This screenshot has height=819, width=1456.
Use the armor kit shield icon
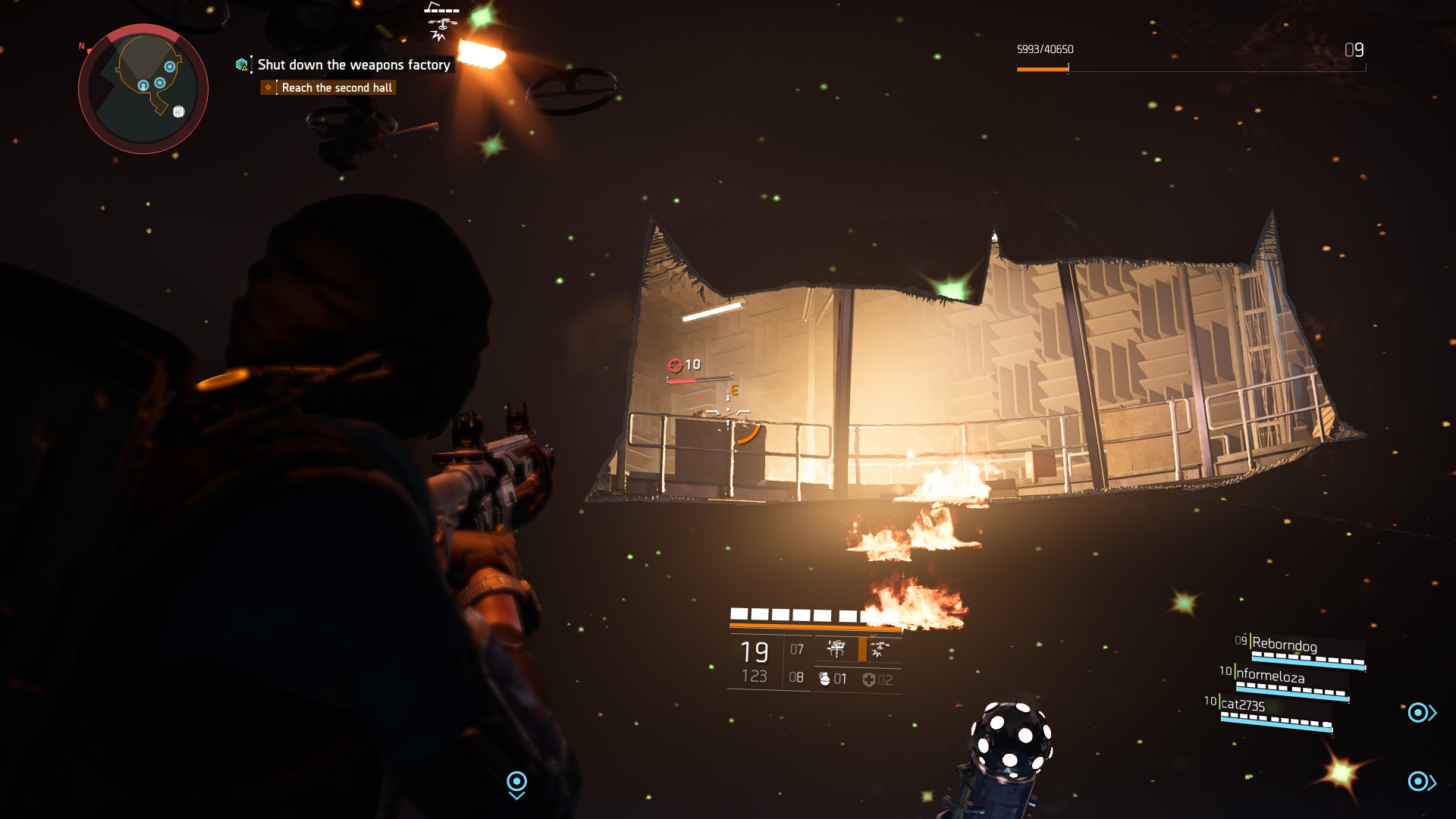pyautogui.click(x=869, y=679)
